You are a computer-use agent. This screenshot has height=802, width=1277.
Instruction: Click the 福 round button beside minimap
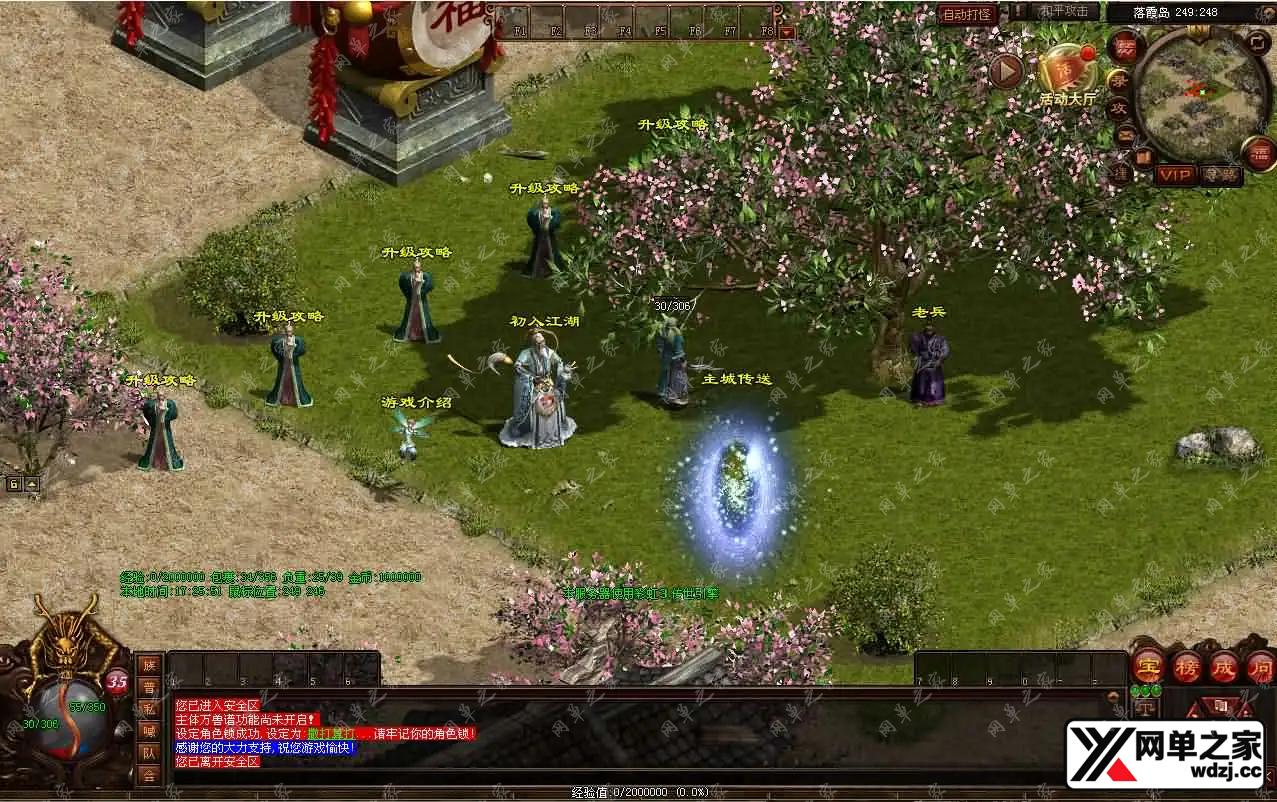point(1258,153)
